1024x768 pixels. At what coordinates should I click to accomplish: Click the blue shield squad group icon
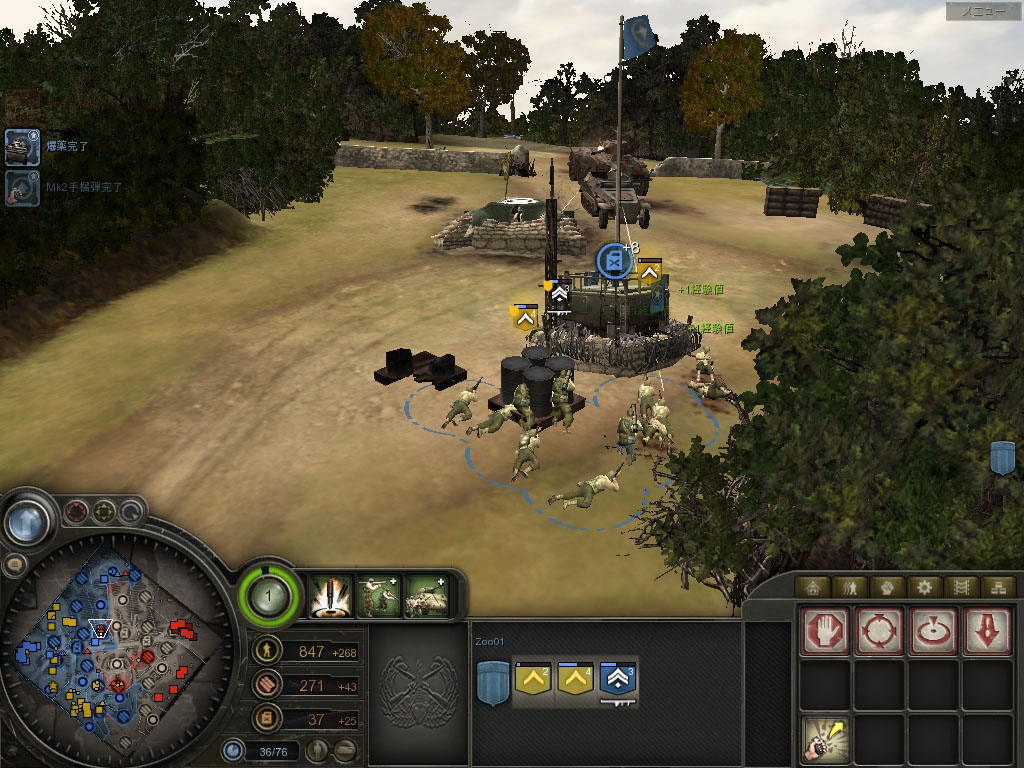(490, 687)
